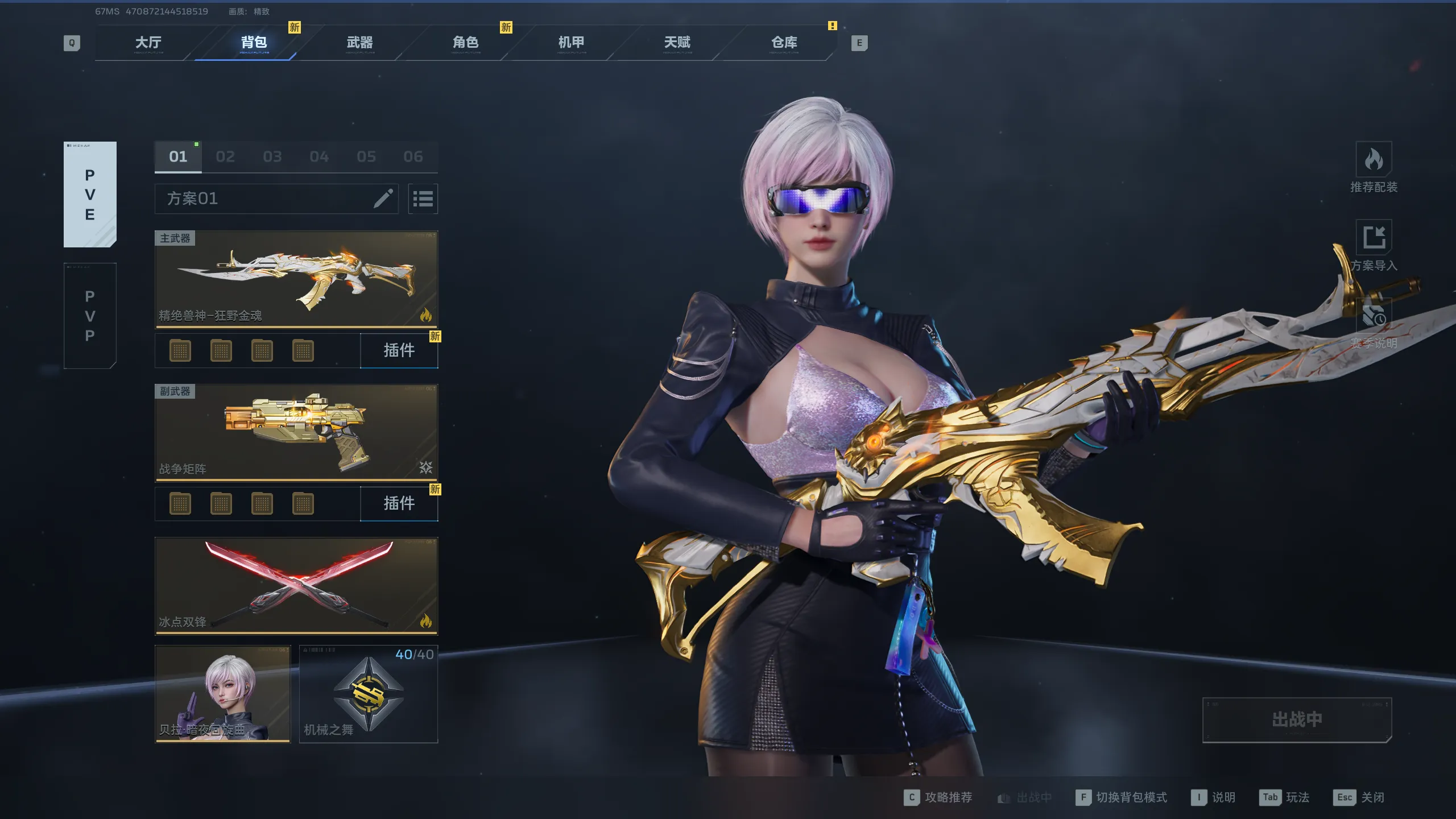Screen dimensions: 1456x819
Task: Switch to the 仓库 warehouse tab
Action: pyautogui.click(x=784, y=43)
